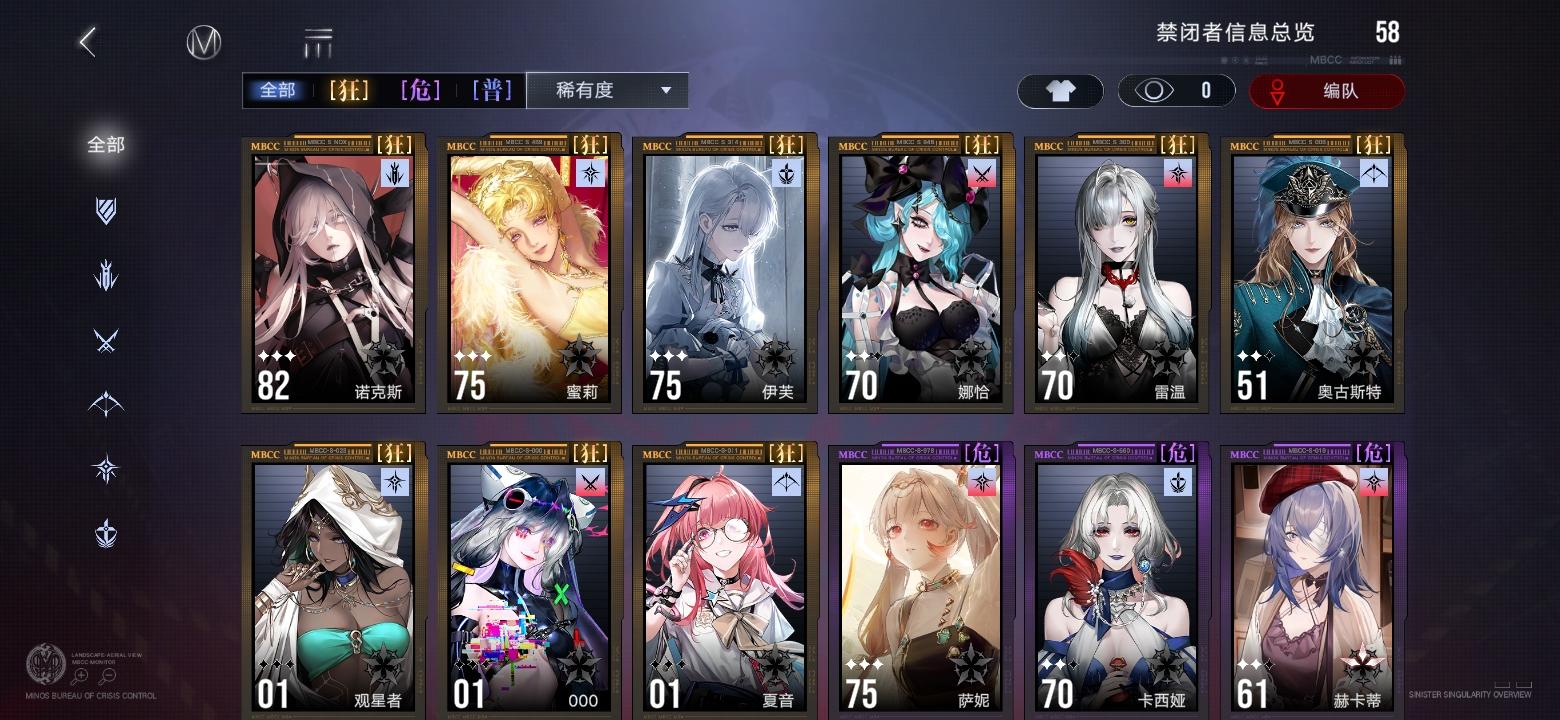Image resolution: width=1560 pixels, height=720 pixels.
Task: Select the crossed swords class filter
Action: coord(105,340)
